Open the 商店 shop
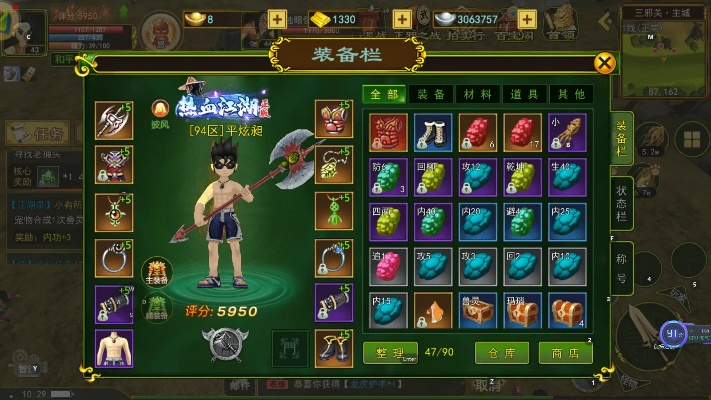 tap(559, 352)
